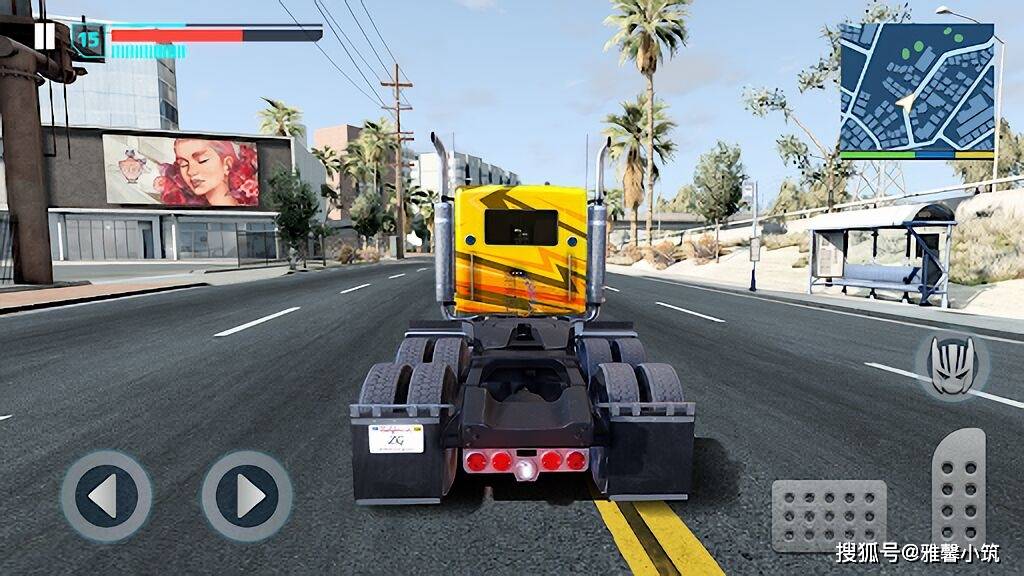Step on the gas accelerator pedal
This screenshot has height=576, width=1024.
click(958, 488)
